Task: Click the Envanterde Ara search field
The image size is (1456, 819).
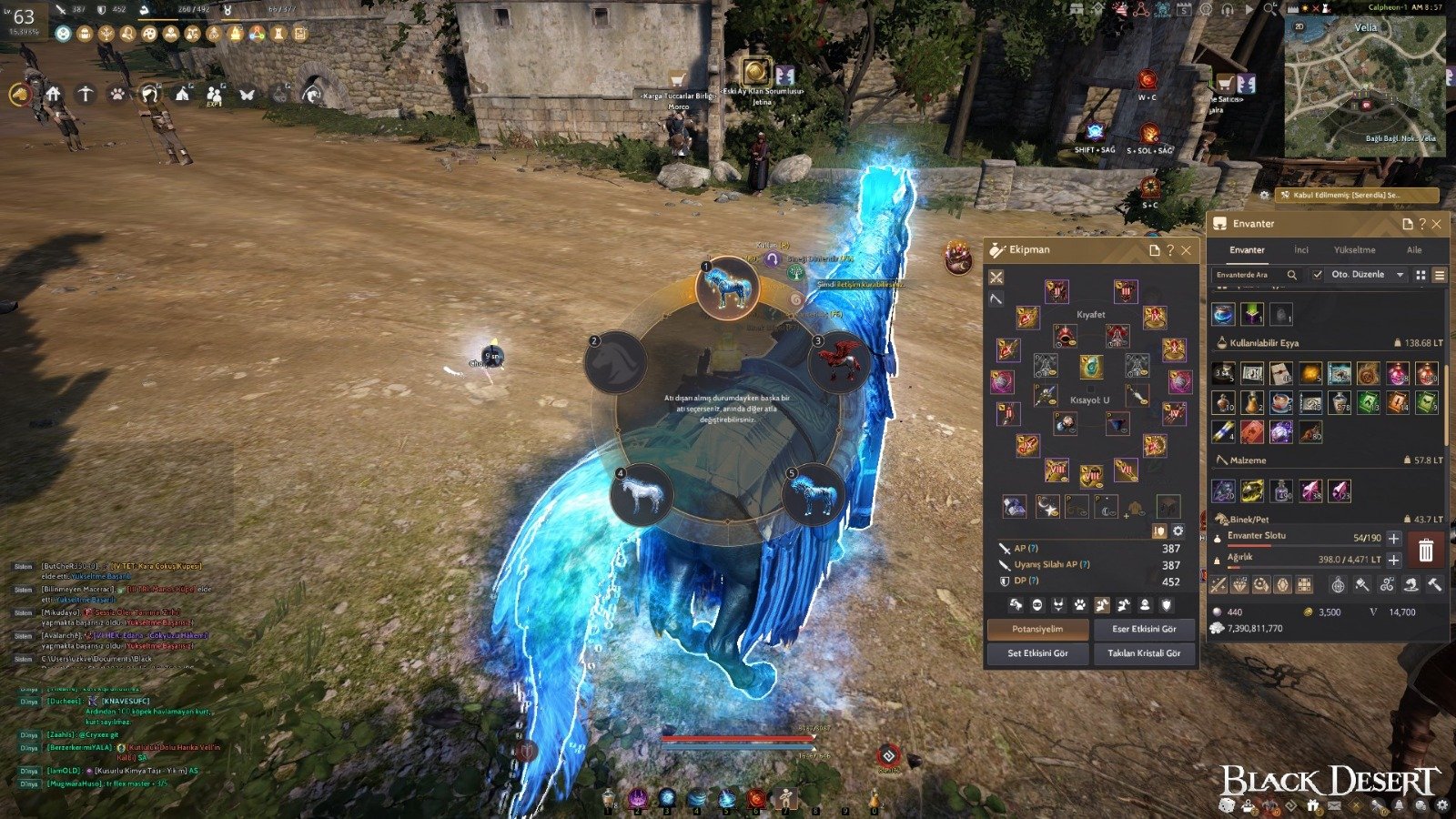Action: pos(1249,275)
